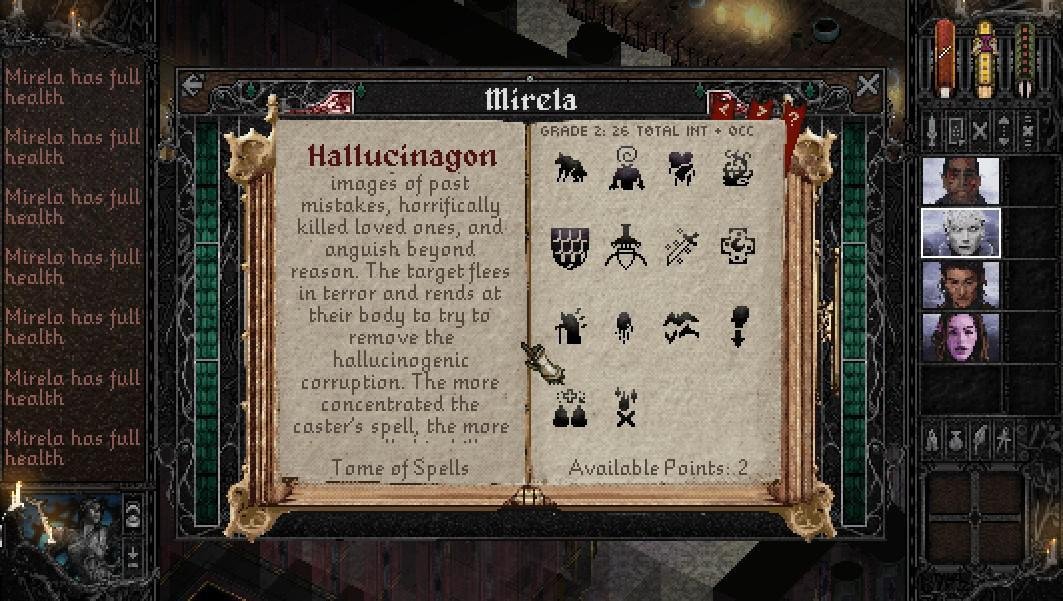Choose the spiral-headed figure spell
Viewport: 1063px width, 601px height.
coord(627,169)
